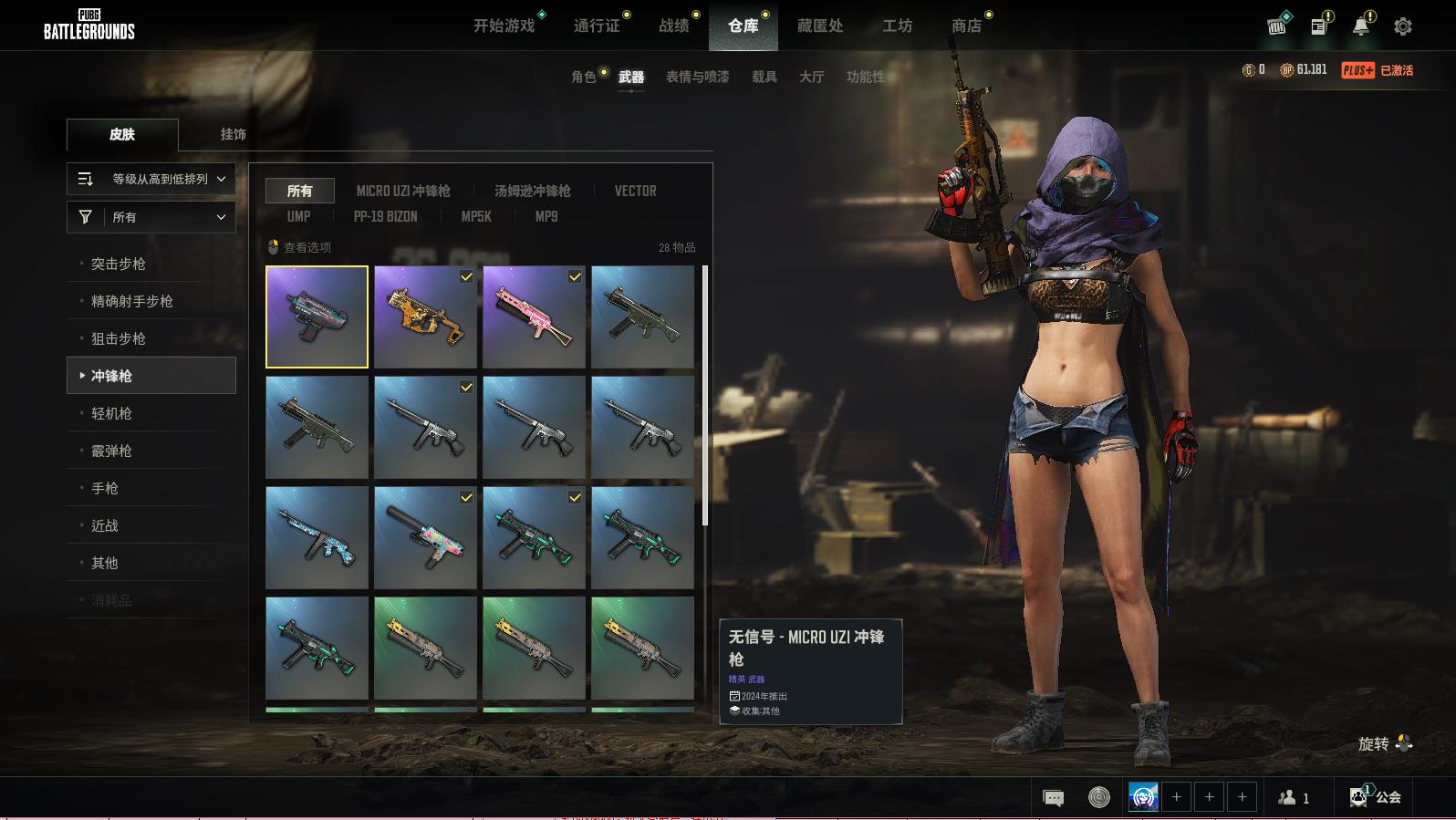
Task: Select the 霰弹枪 shotgun category
Action: pos(111,451)
